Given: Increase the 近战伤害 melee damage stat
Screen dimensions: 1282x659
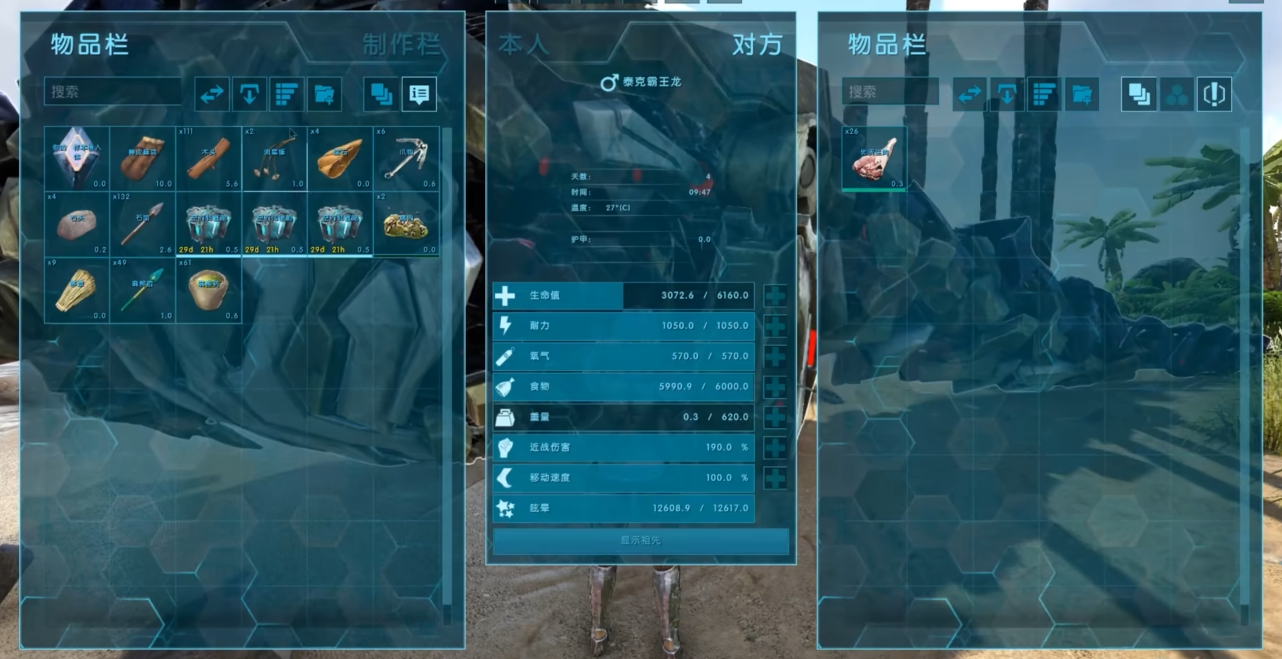Looking at the screenshot, I should 775,448.
